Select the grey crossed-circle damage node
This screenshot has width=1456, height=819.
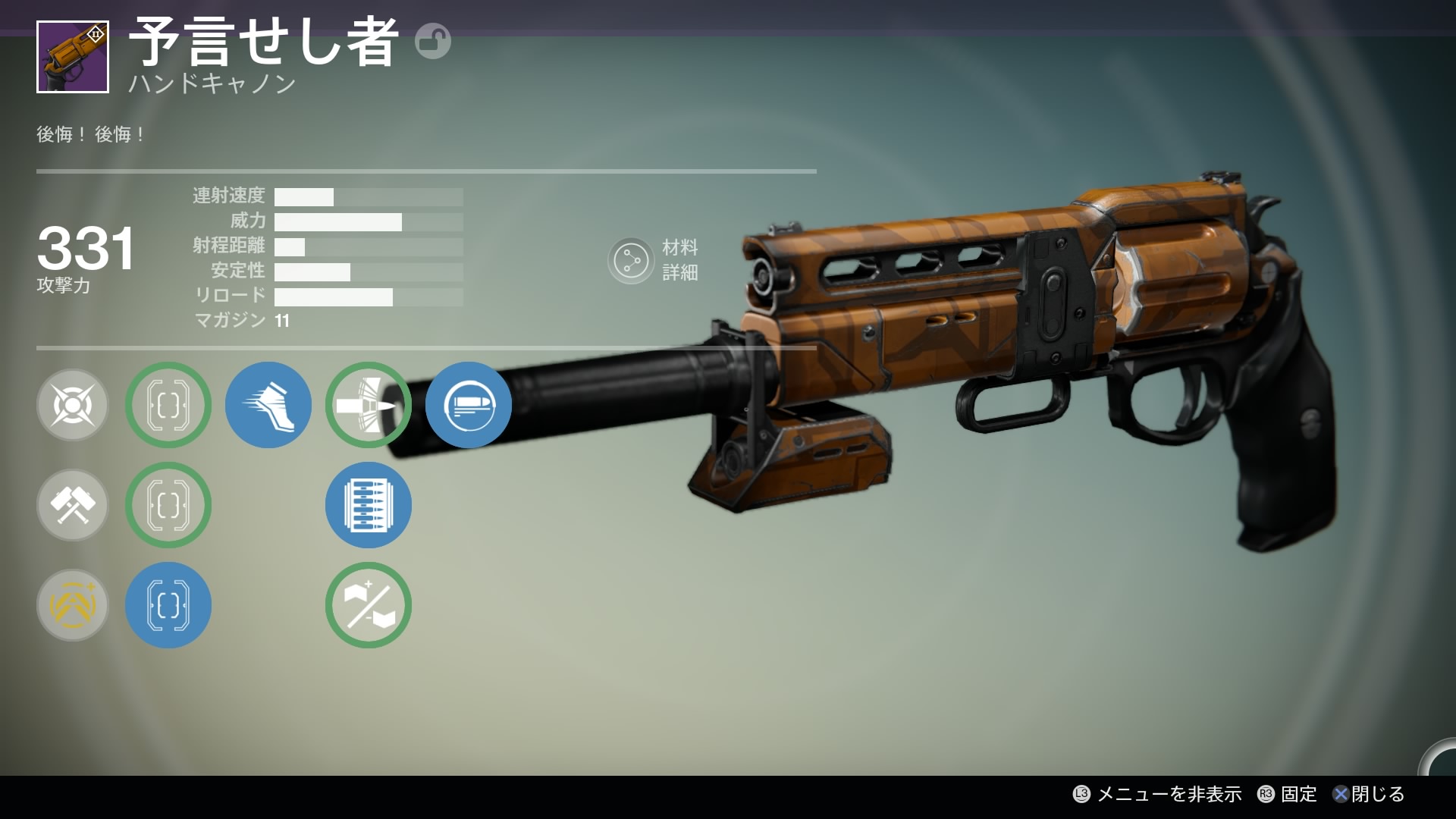click(x=73, y=405)
